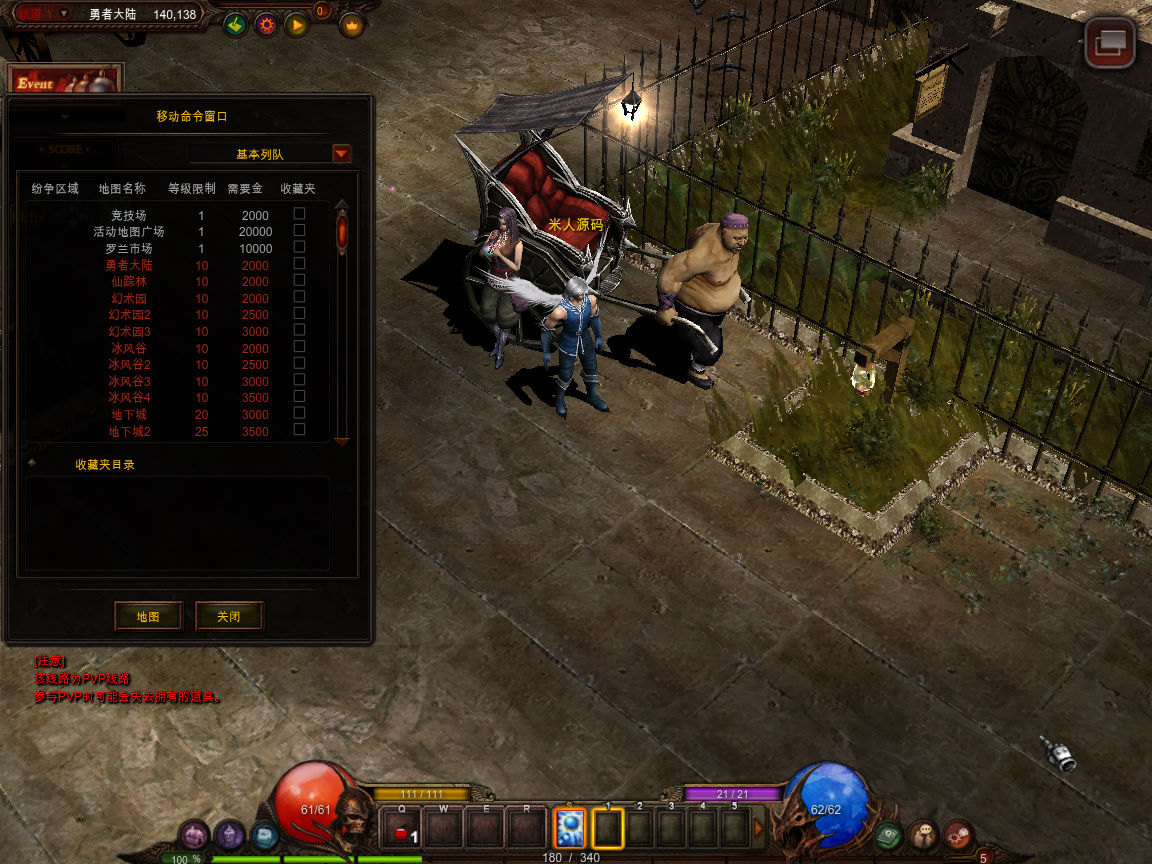Click the 地图 (map) button

point(148,616)
